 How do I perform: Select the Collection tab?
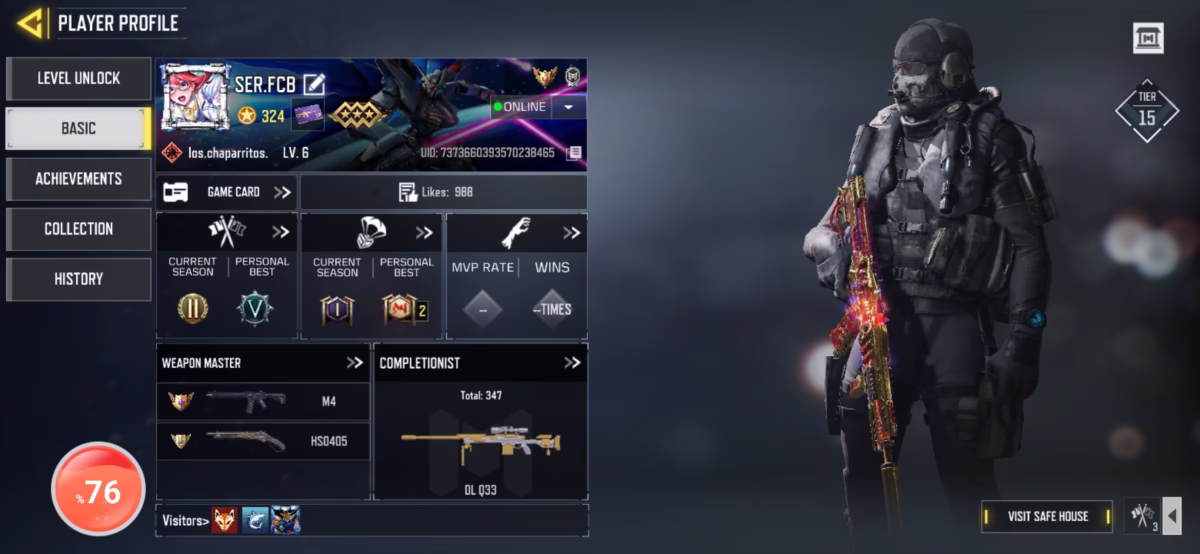(78, 229)
